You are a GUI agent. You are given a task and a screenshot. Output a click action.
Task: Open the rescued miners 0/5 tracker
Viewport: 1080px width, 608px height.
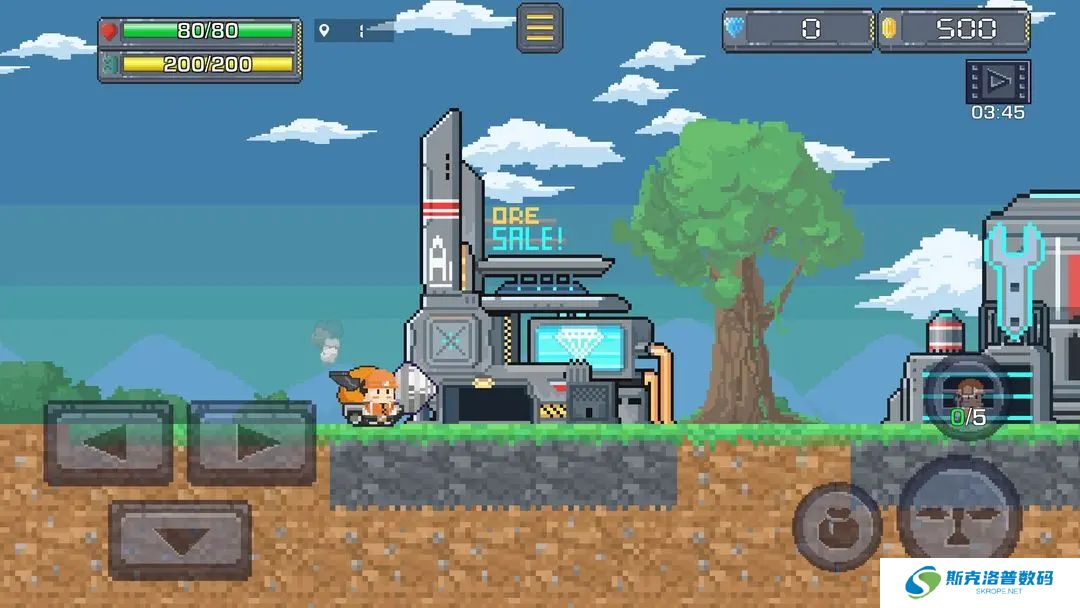point(967,398)
